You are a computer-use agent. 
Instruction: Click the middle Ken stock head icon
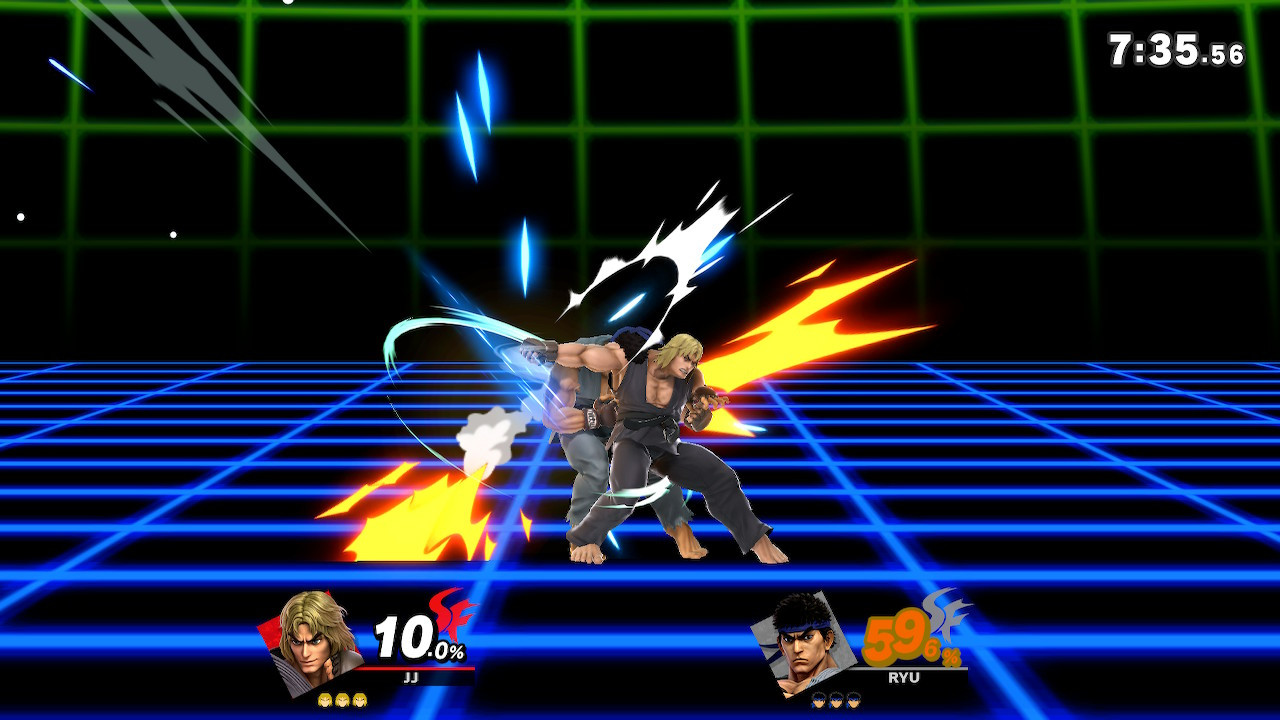pos(342,699)
